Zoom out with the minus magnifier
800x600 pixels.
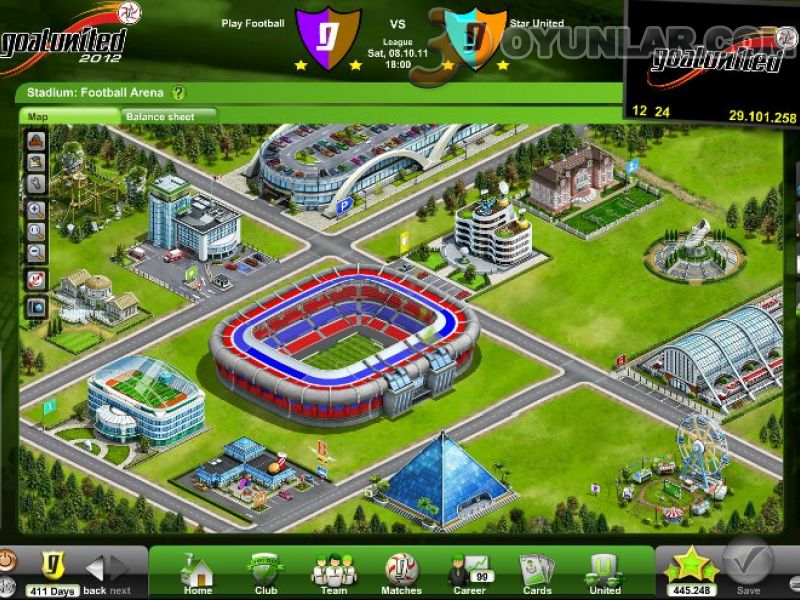[x=36, y=254]
